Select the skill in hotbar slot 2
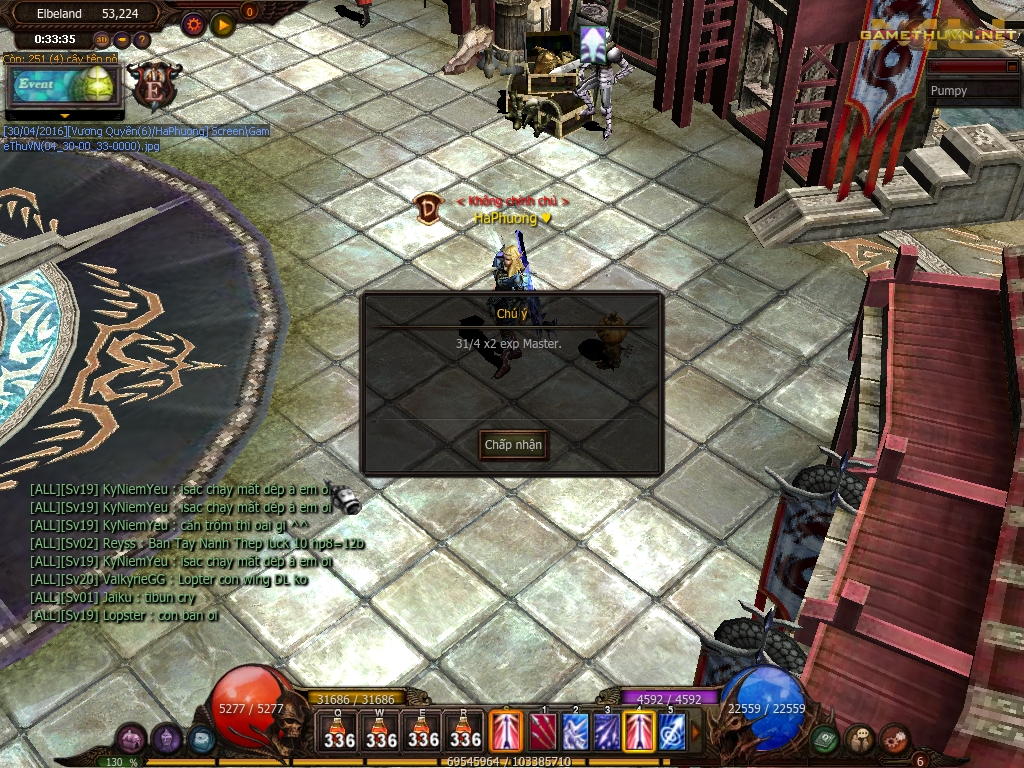 pos(574,731)
